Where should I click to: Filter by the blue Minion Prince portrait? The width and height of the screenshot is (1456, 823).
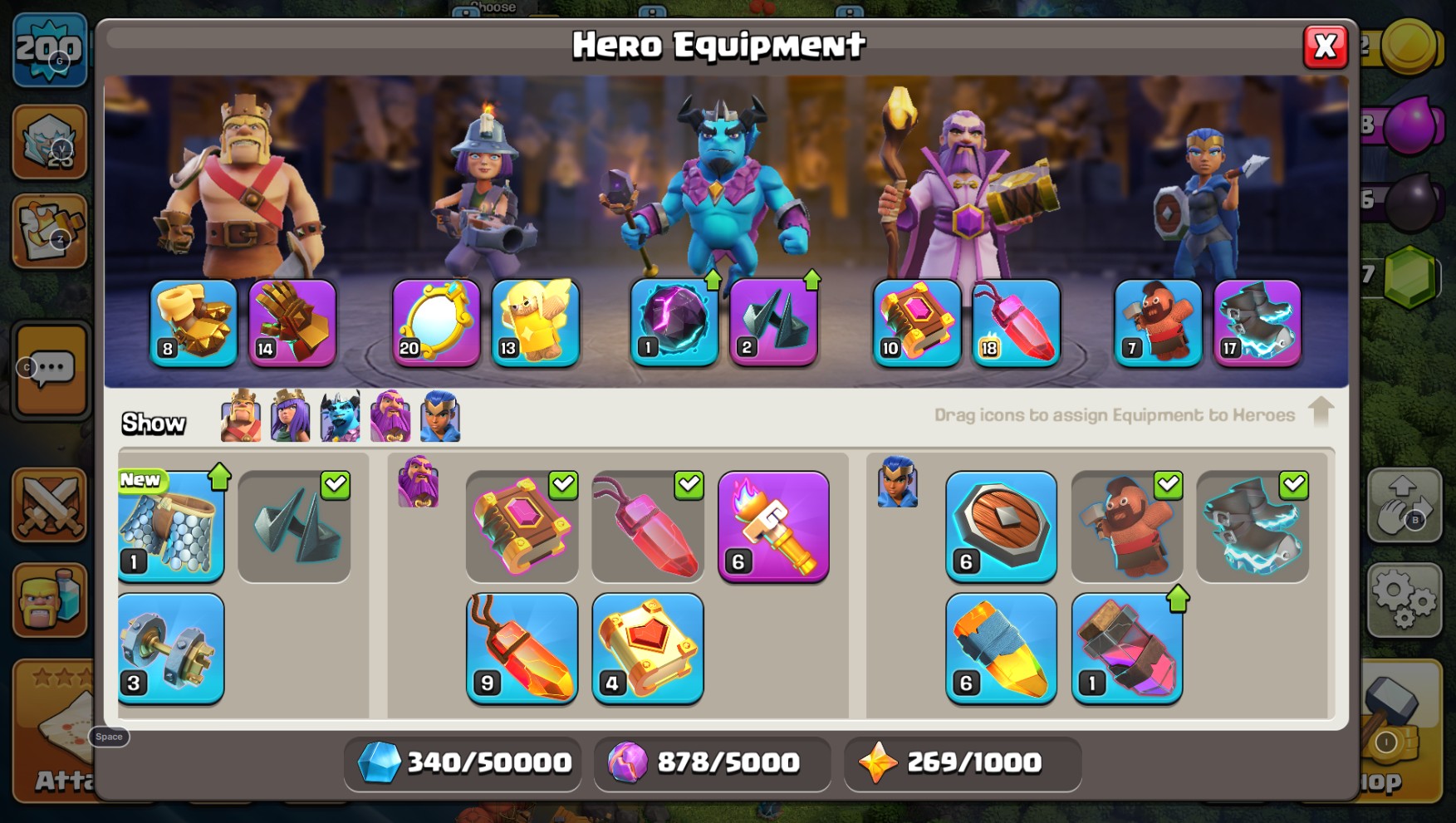(x=341, y=416)
